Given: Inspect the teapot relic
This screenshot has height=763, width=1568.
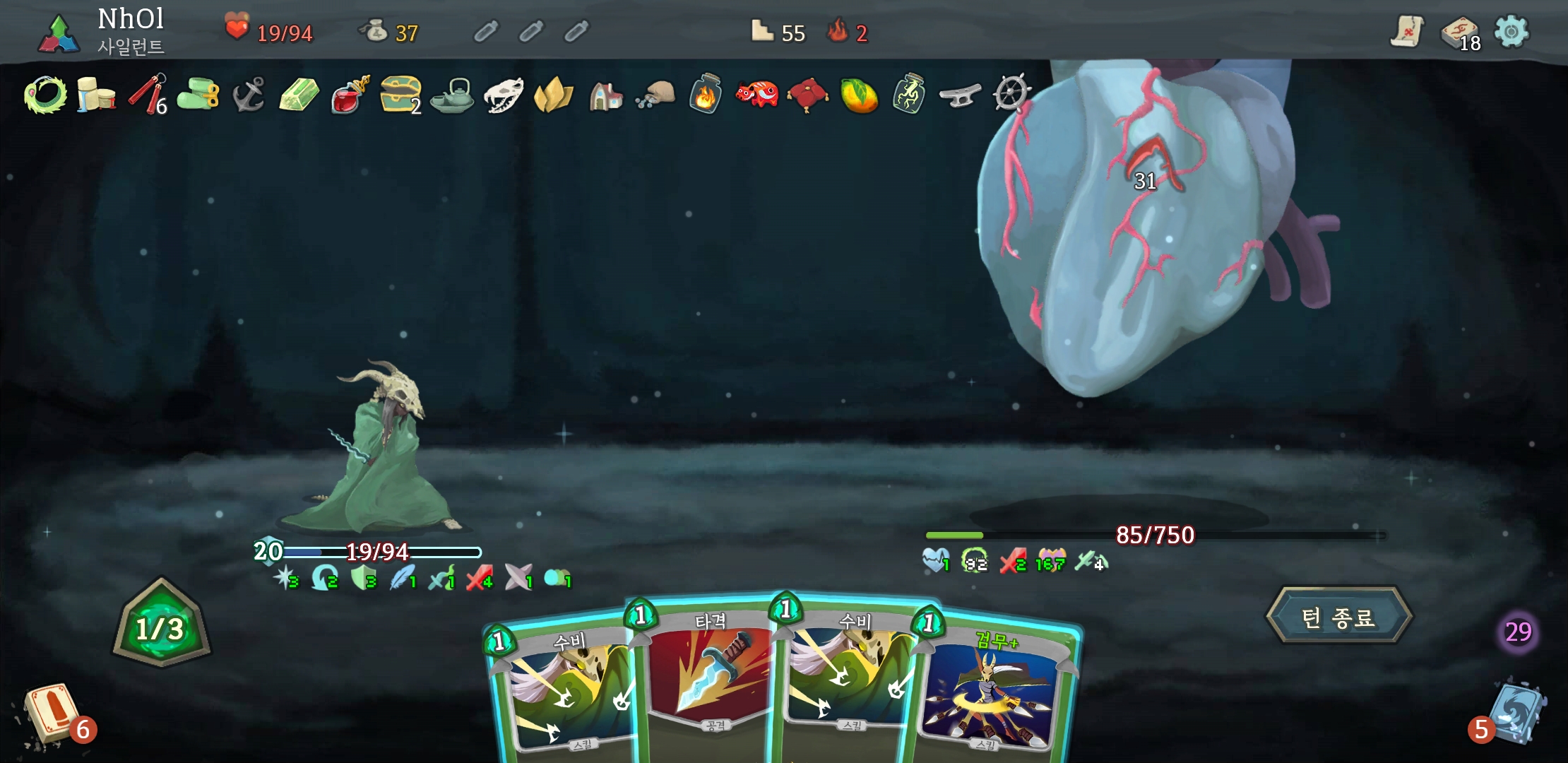Looking at the screenshot, I should [452, 95].
